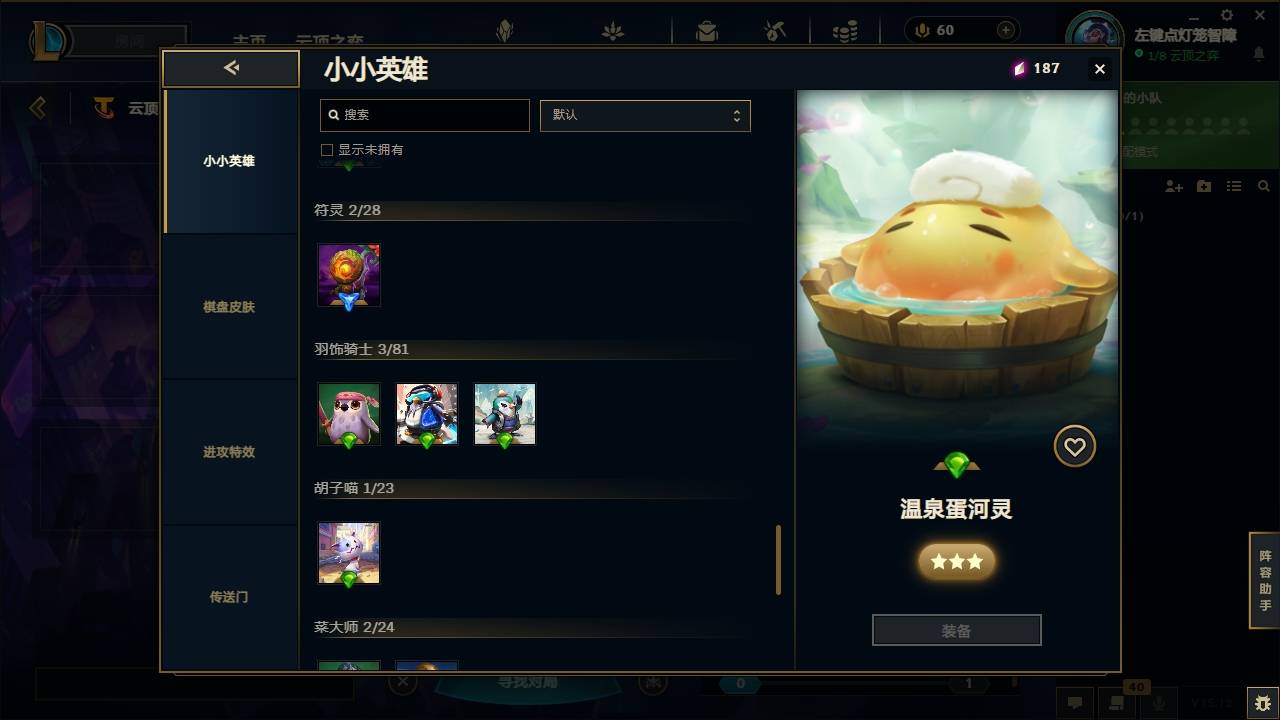Viewport: 1280px width, 720px height.
Task: Click the 搜索 search input field
Action: click(x=424, y=115)
